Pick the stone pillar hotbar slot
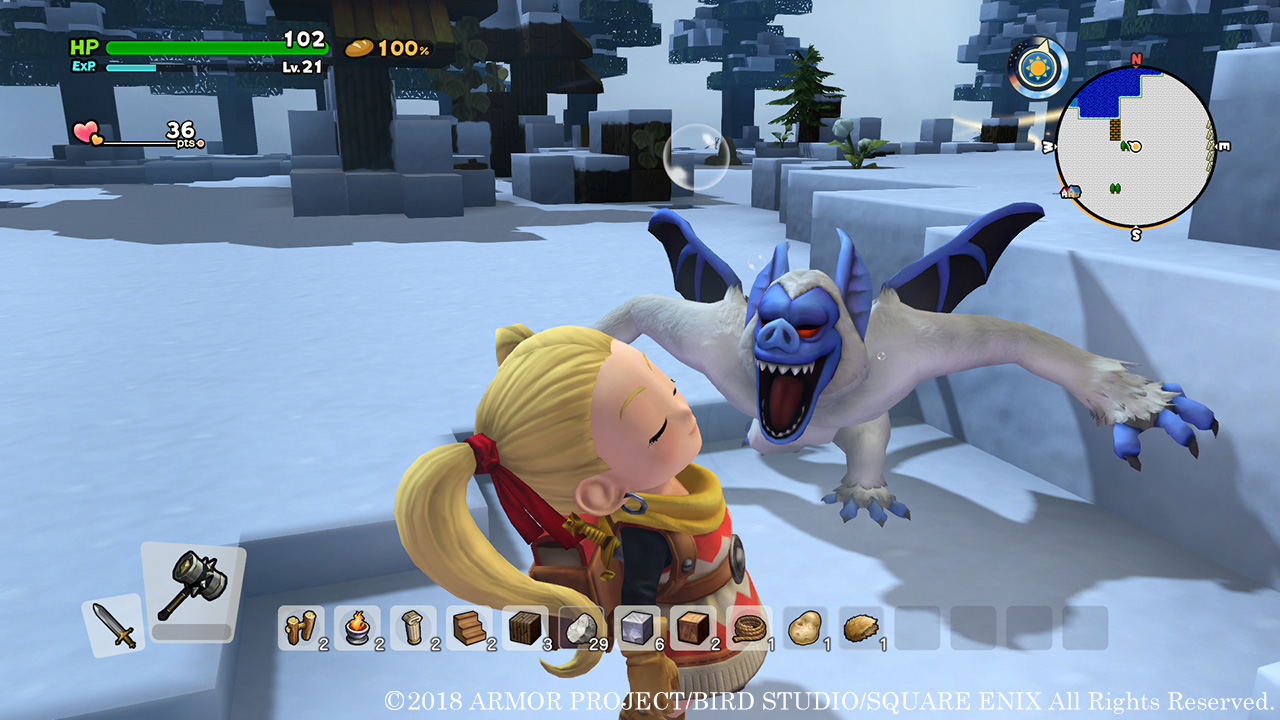 [412, 628]
